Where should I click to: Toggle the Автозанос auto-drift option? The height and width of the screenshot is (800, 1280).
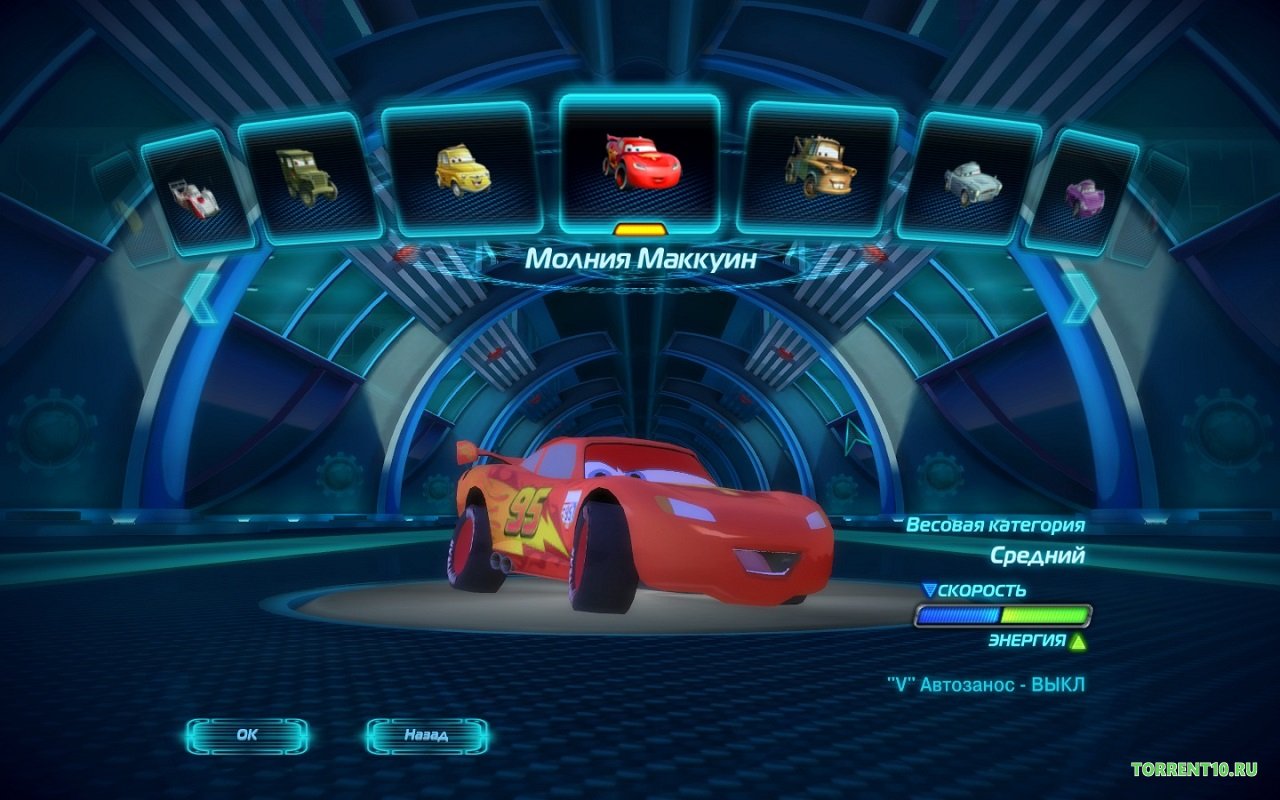coord(985,685)
